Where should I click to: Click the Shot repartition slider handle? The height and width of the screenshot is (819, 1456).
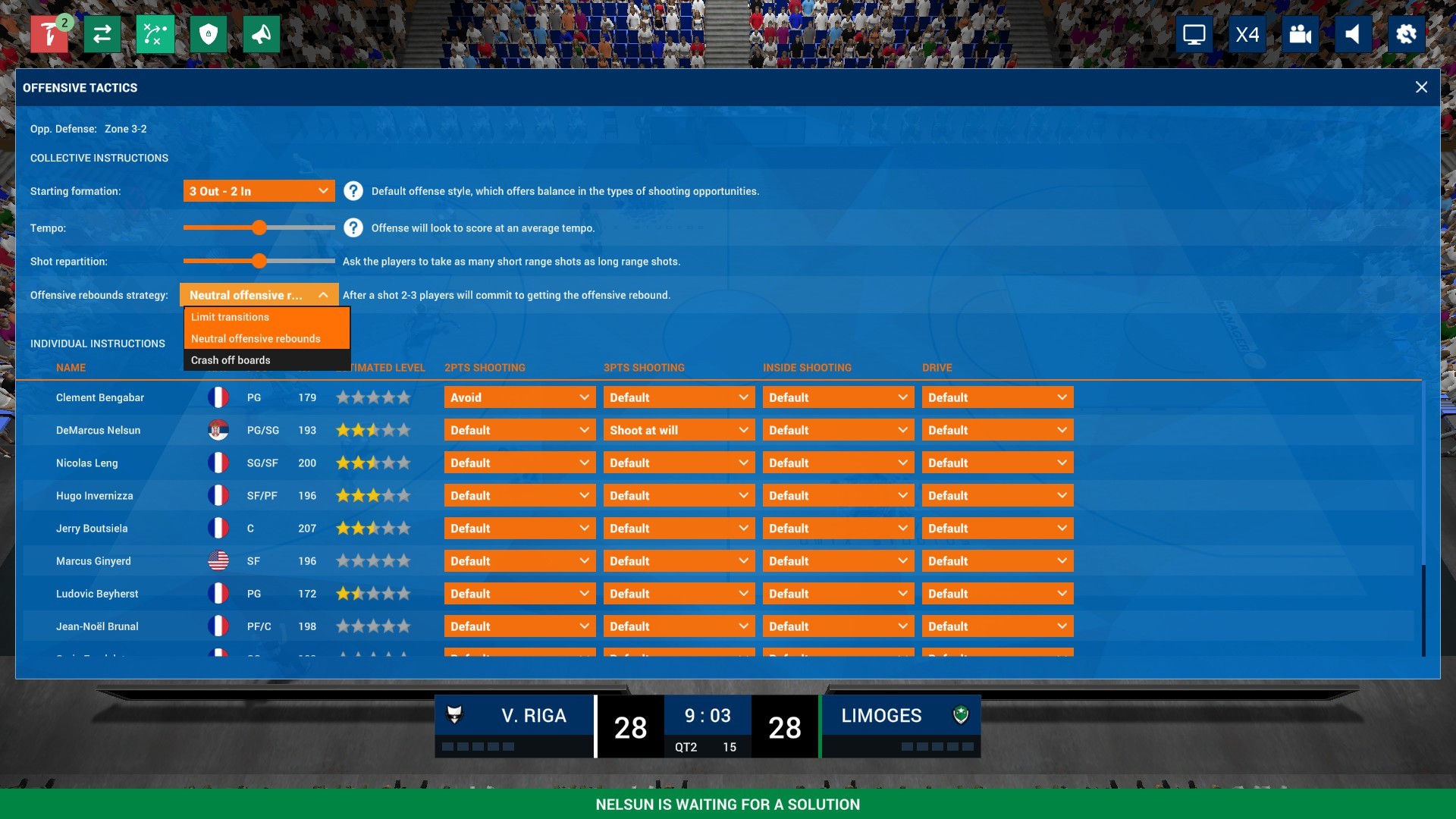(259, 261)
